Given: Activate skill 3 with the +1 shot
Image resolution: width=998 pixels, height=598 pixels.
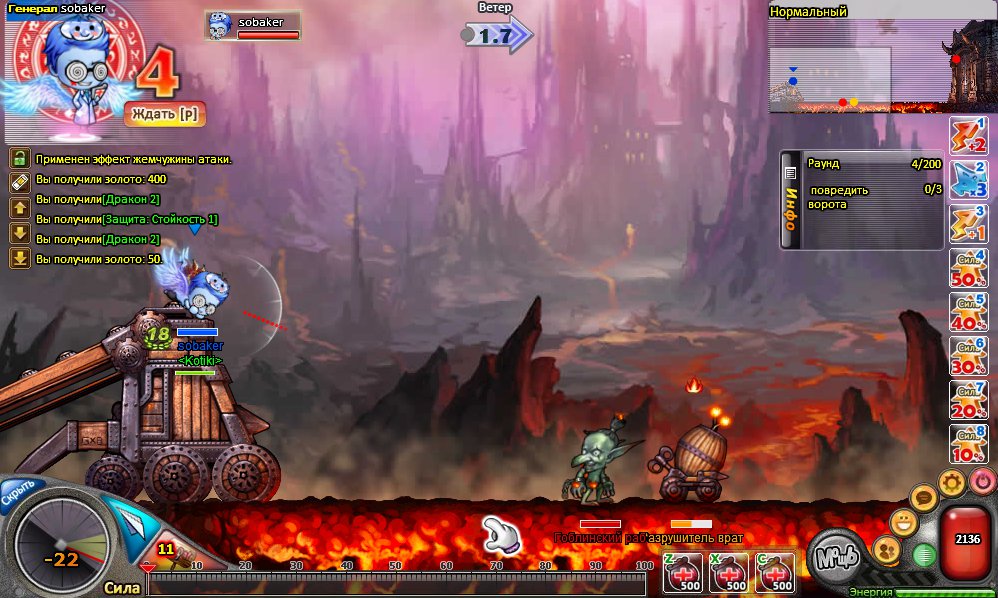Looking at the screenshot, I should tap(968, 224).
